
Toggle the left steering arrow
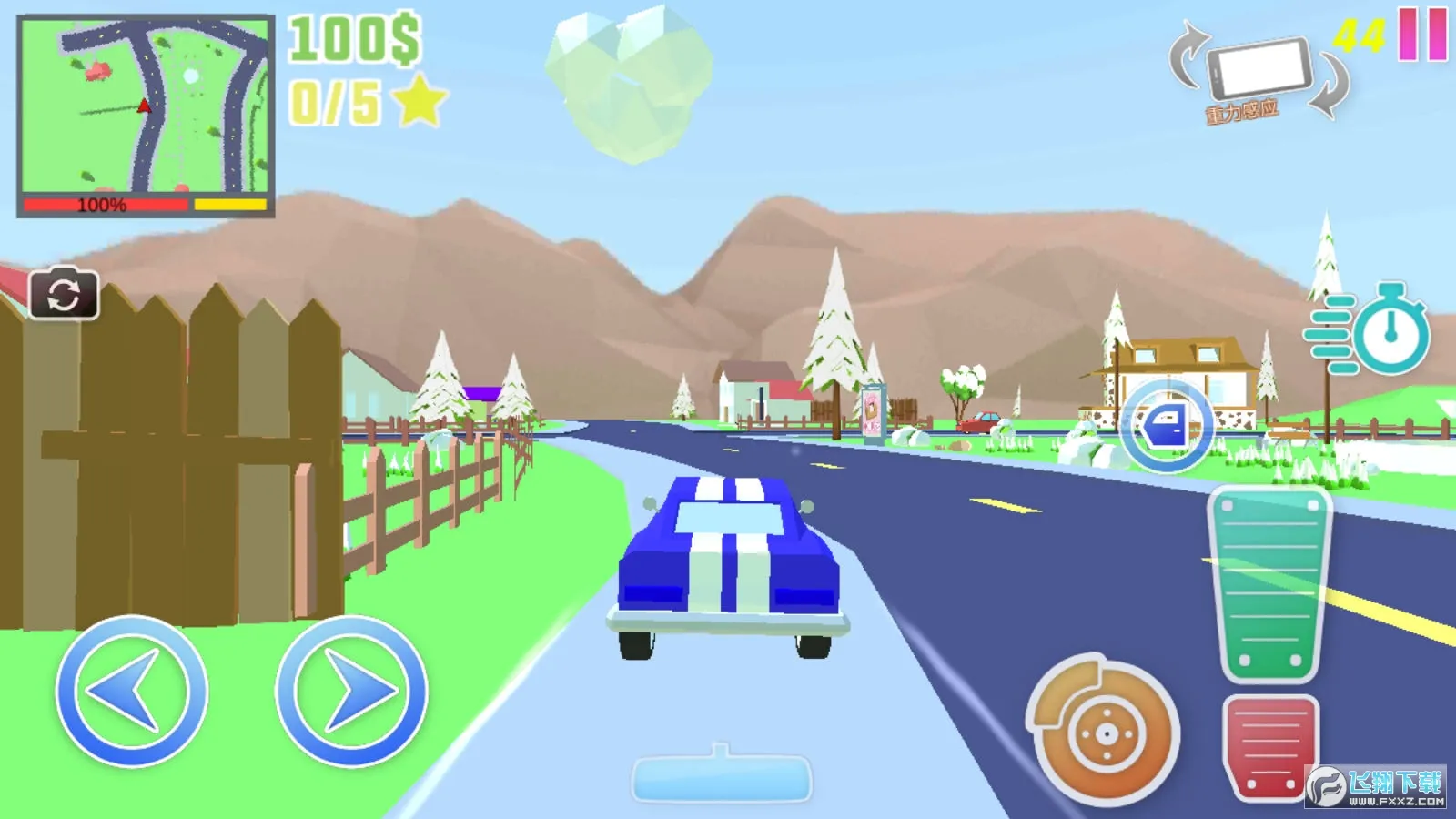134,693
